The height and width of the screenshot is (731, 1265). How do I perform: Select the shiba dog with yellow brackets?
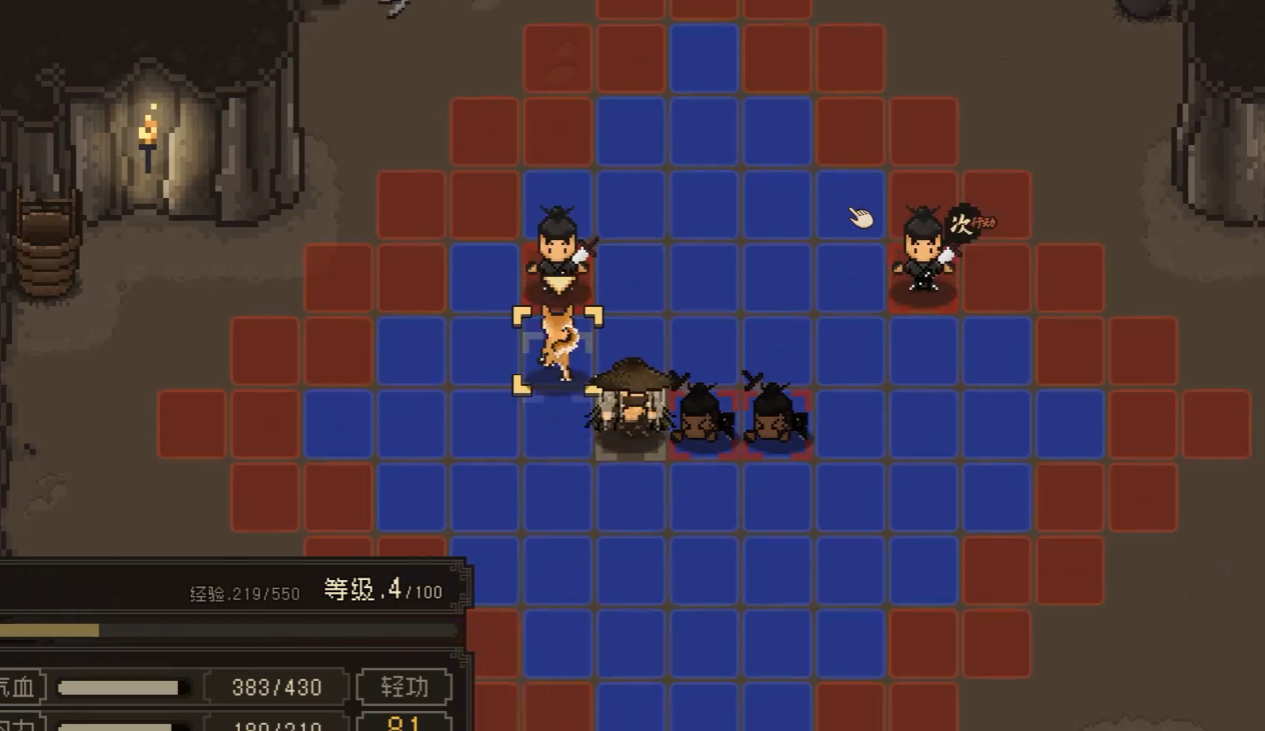(x=558, y=347)
